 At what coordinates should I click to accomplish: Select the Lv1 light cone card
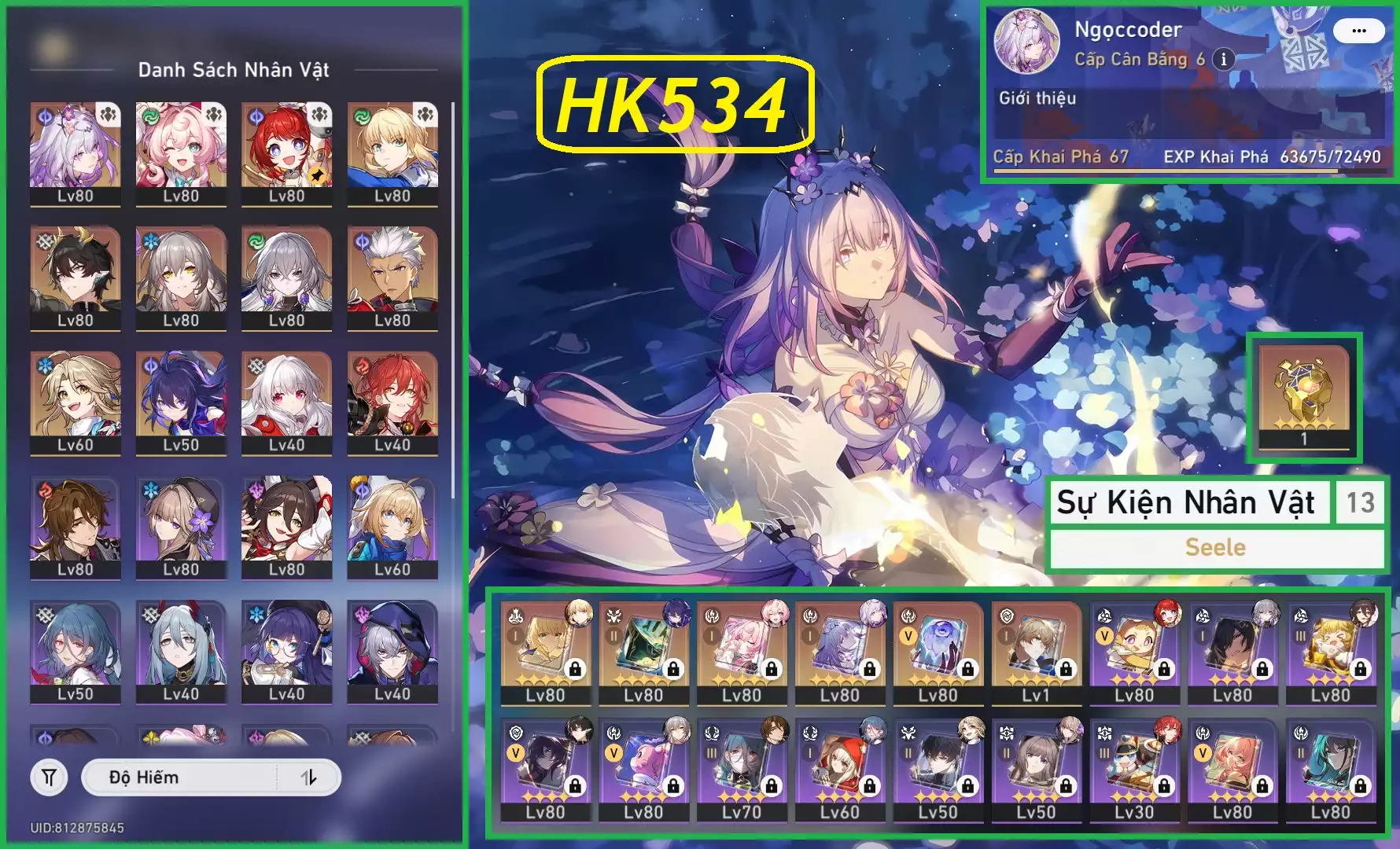click(x=1035, y=652)
